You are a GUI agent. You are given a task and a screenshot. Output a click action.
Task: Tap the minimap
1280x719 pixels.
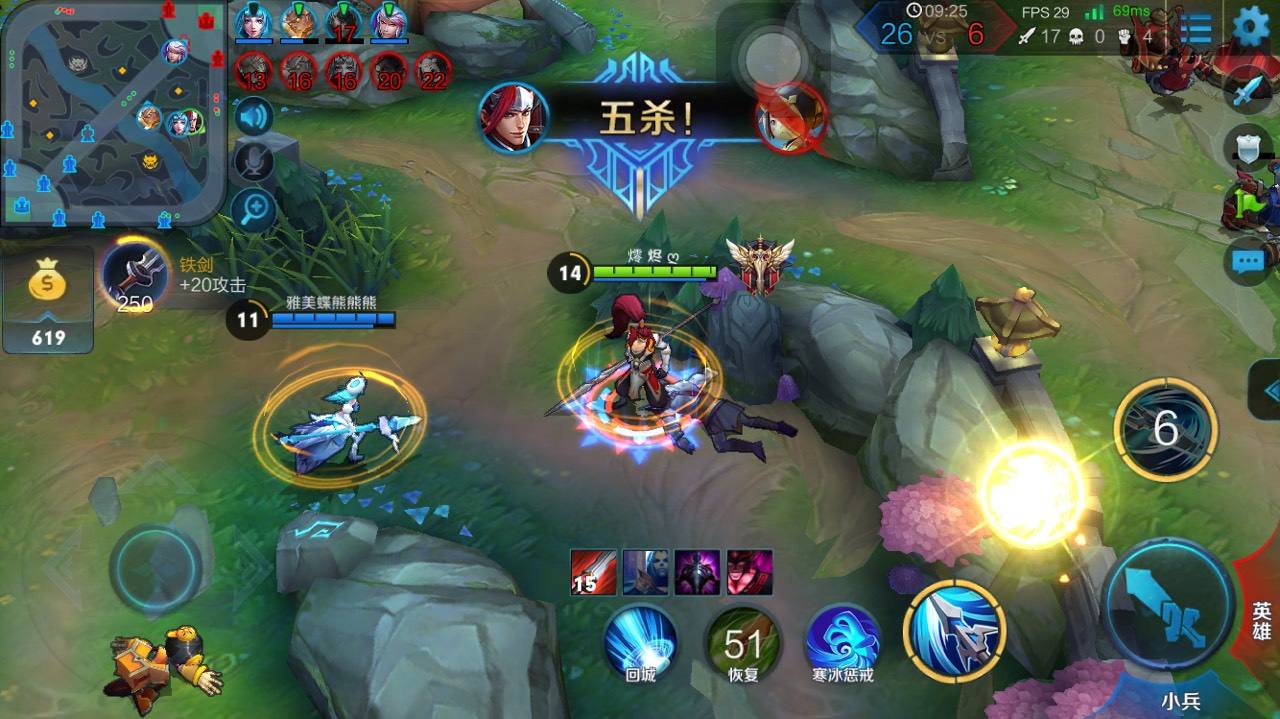pos(112,110)
